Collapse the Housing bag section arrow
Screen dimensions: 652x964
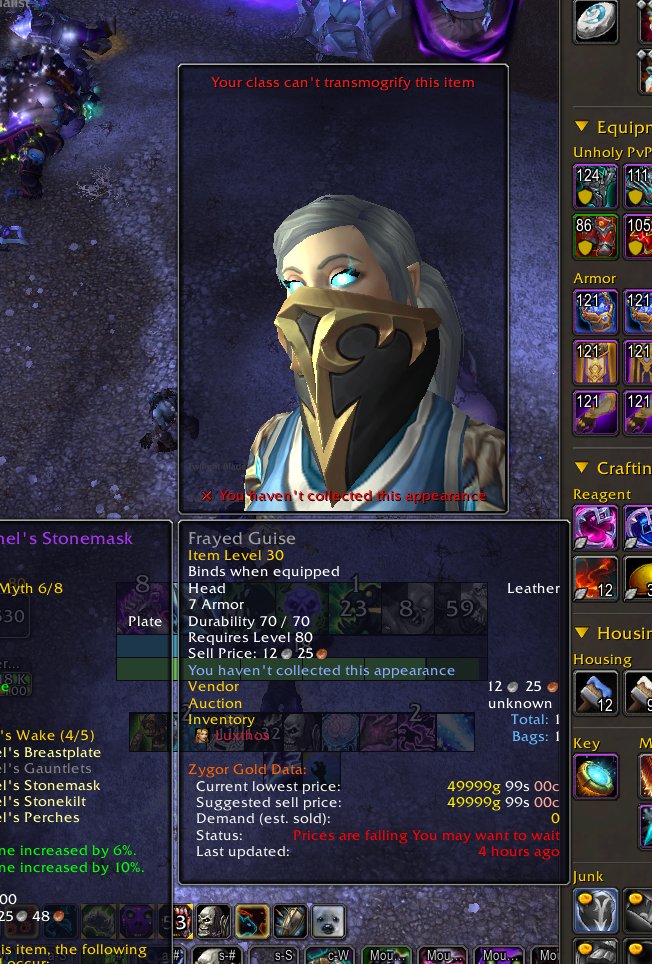tap(581, 633)
